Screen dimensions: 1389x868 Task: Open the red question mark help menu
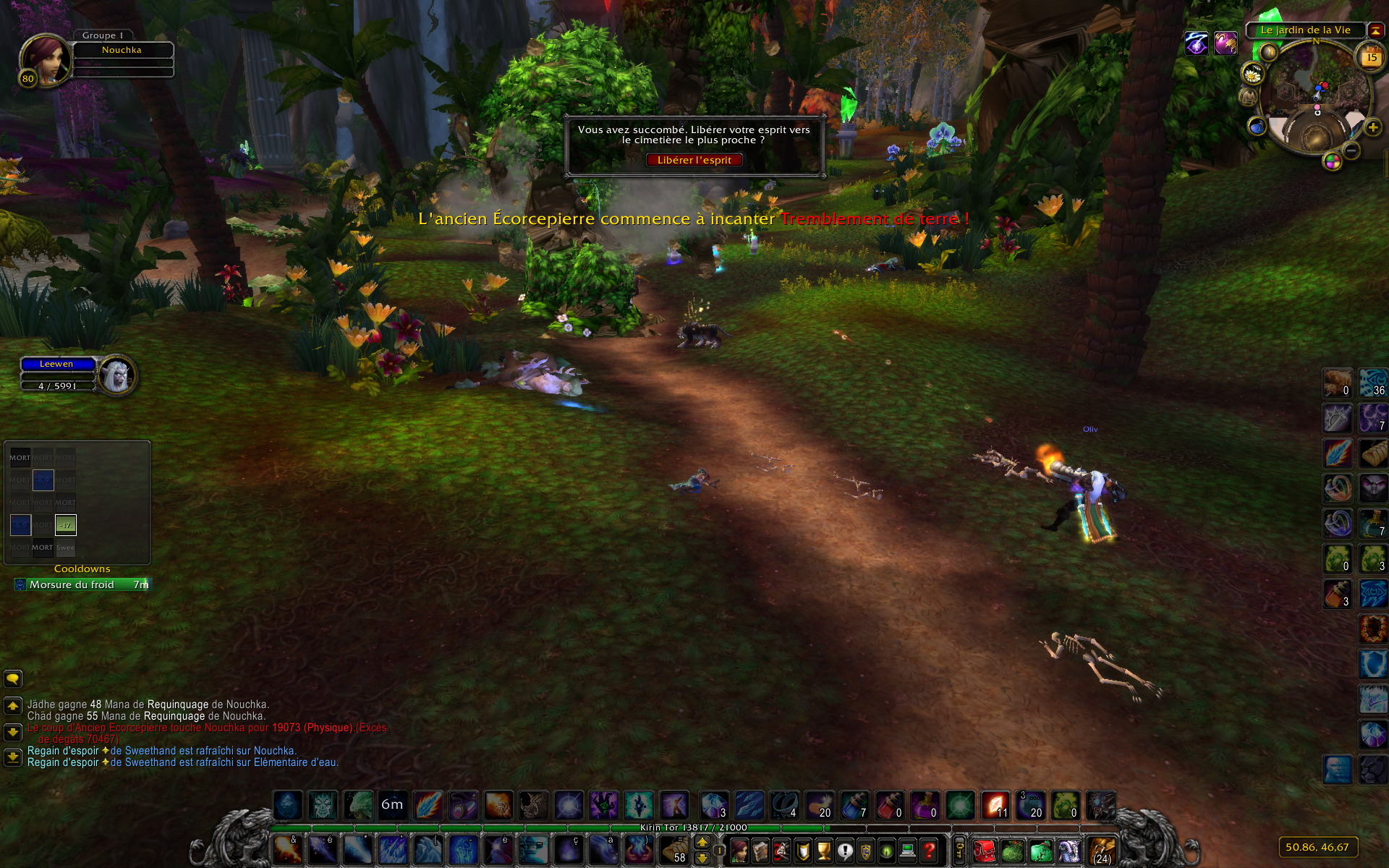(x=930, y=851)
